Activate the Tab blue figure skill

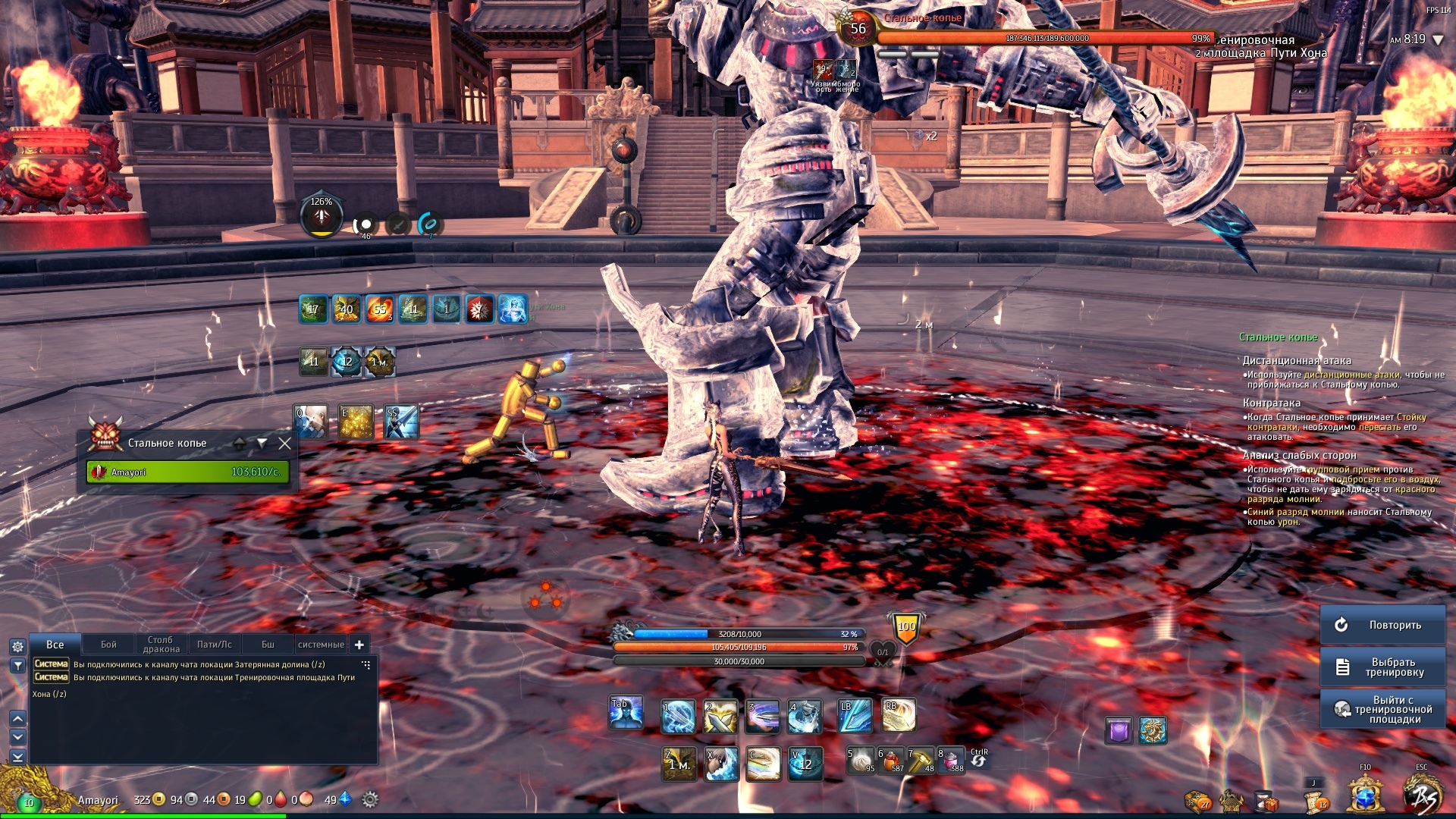[626, 714]
